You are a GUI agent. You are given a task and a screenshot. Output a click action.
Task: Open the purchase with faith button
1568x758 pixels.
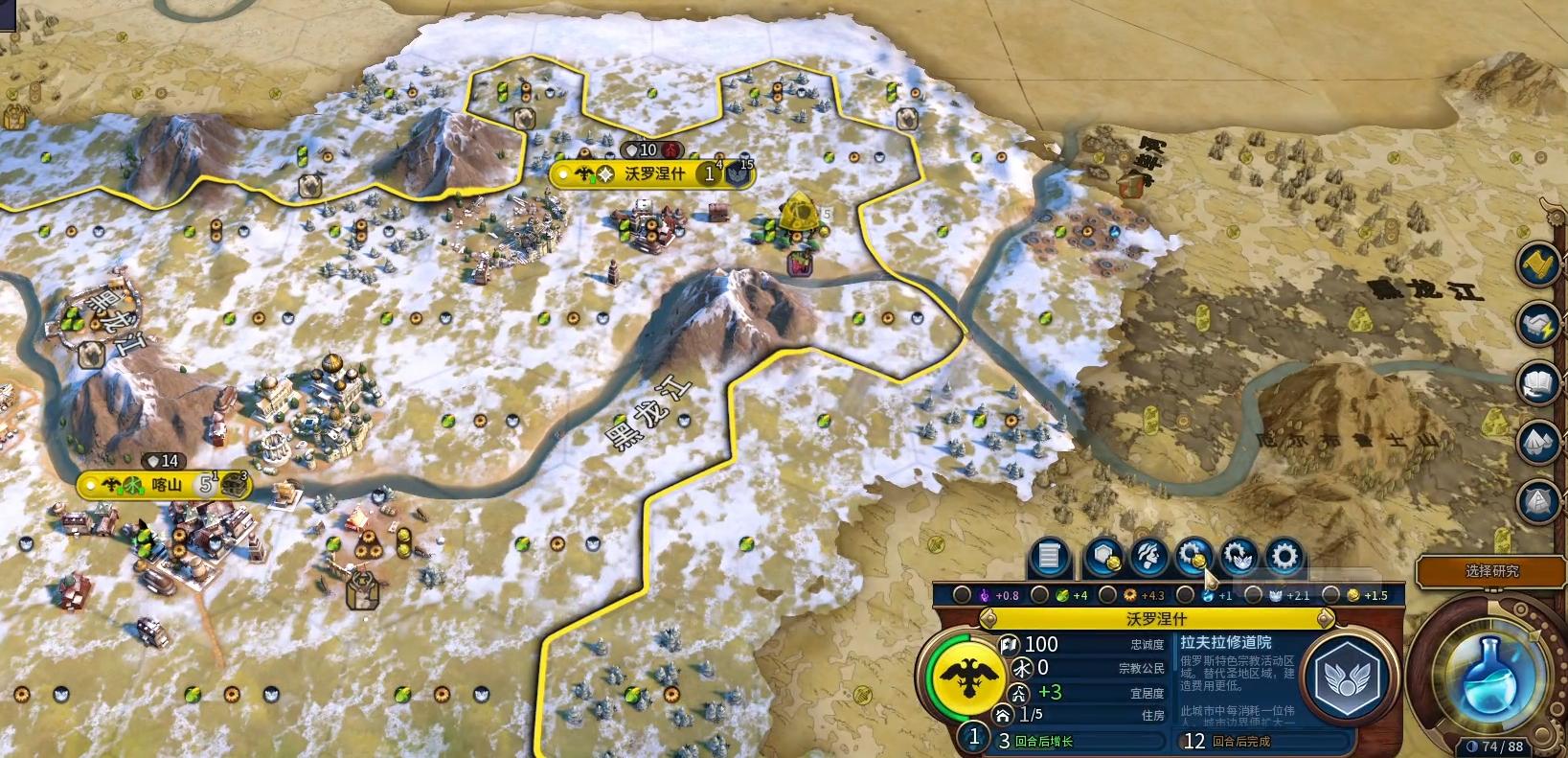(1238, 556)
